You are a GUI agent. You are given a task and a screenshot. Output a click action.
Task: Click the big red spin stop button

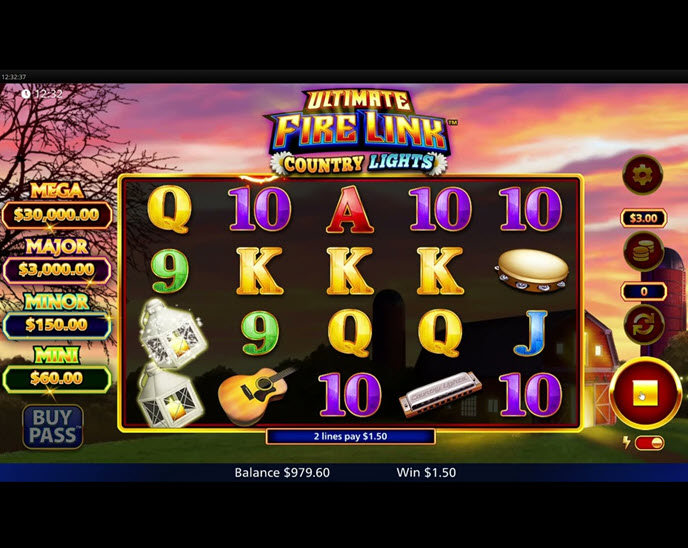tap(642, 393)
